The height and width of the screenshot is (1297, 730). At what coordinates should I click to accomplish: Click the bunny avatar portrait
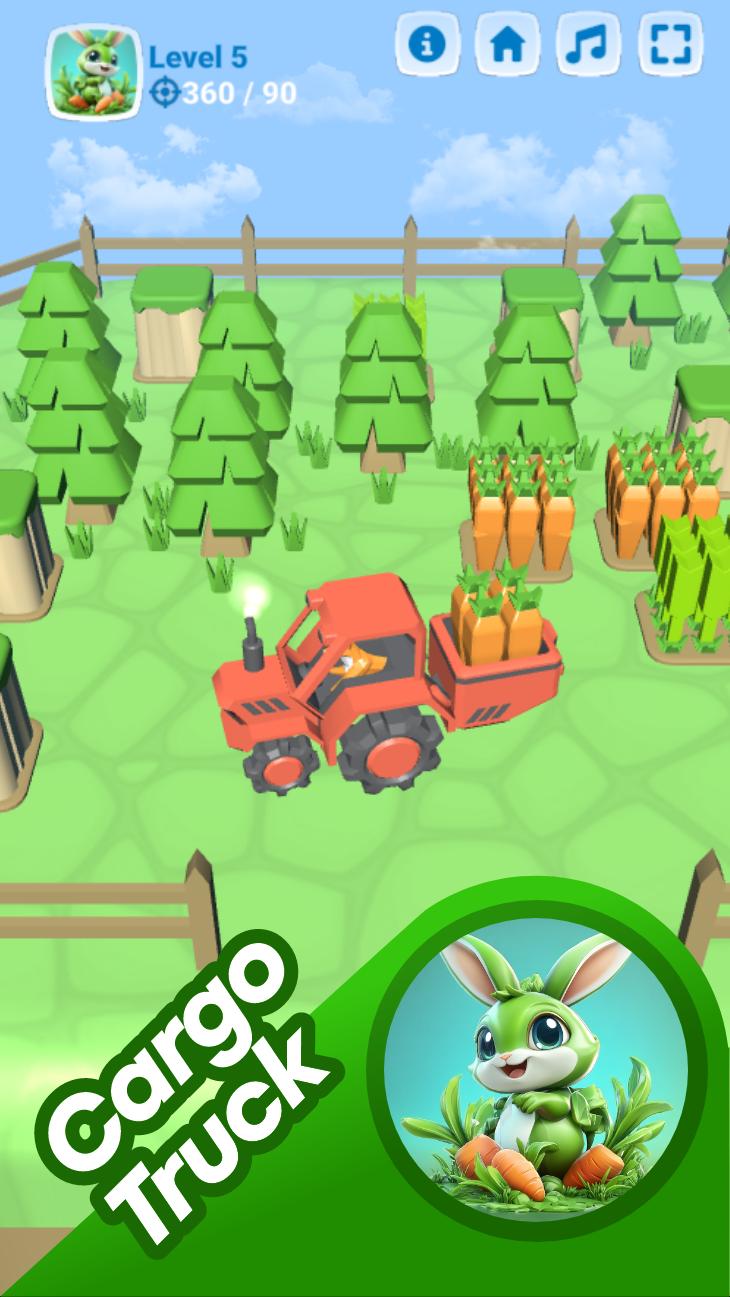(93, 73)
